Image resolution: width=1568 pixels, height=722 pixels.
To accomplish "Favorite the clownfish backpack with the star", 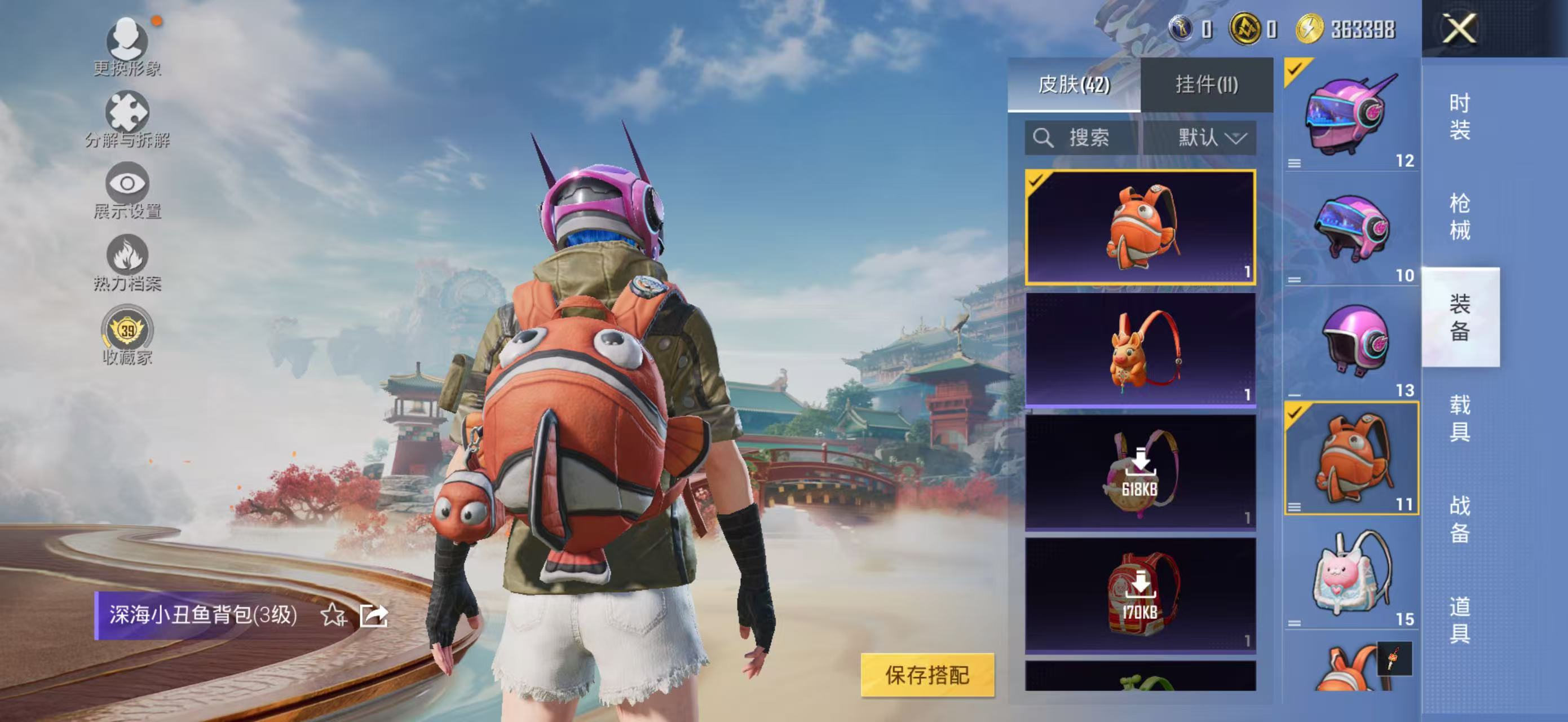I will point(333,615).
